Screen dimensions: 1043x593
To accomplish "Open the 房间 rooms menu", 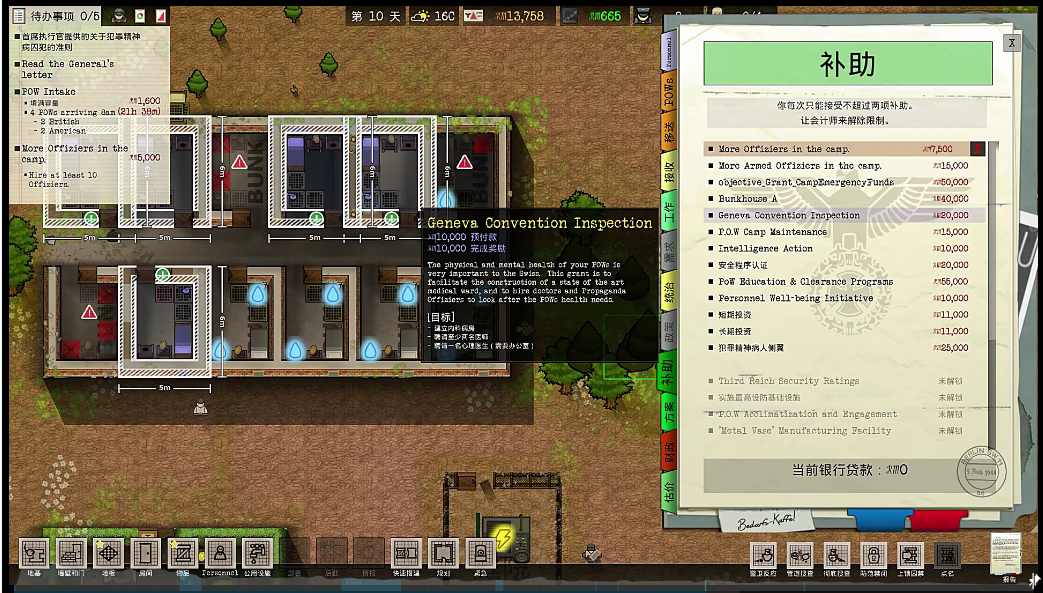I will 145,553.
